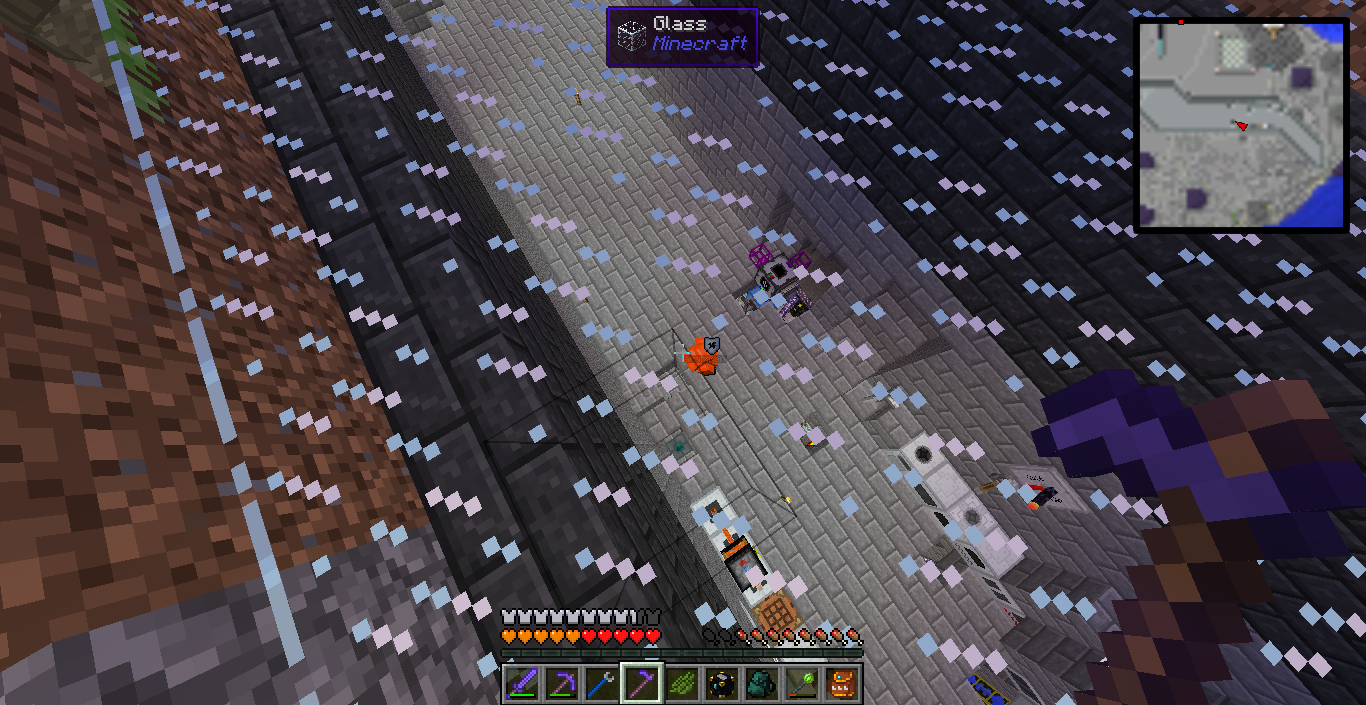Select the purple sword hotbar slot
The height and width of the screenshot is (705, 1366).
(520, 684)
